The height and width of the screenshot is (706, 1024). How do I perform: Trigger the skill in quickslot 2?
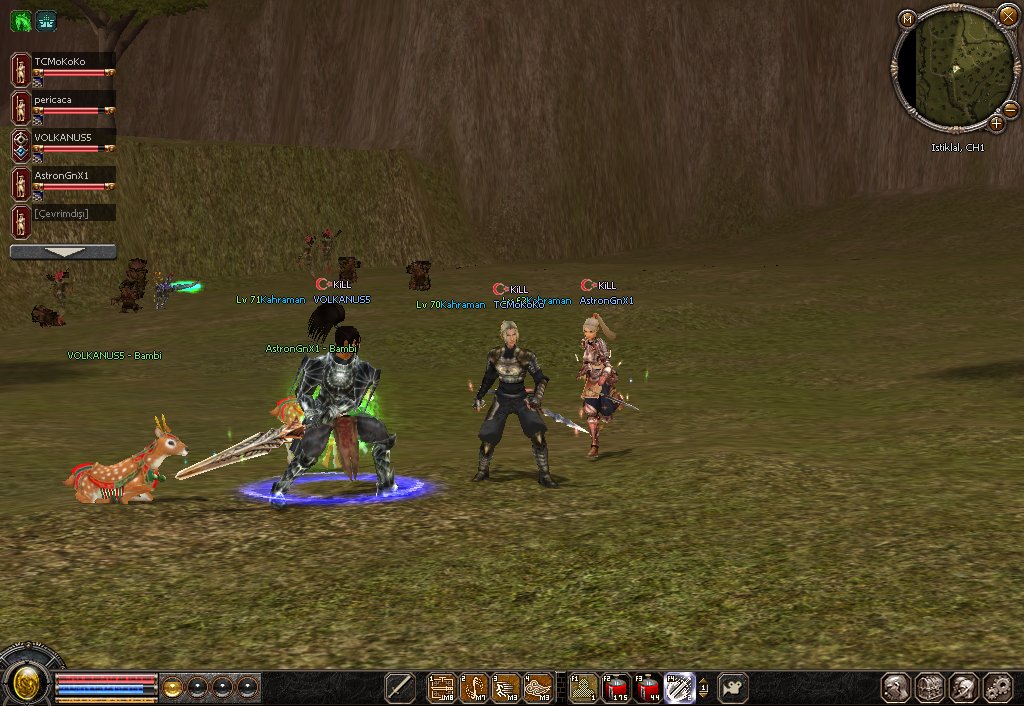tap(475, 687)
